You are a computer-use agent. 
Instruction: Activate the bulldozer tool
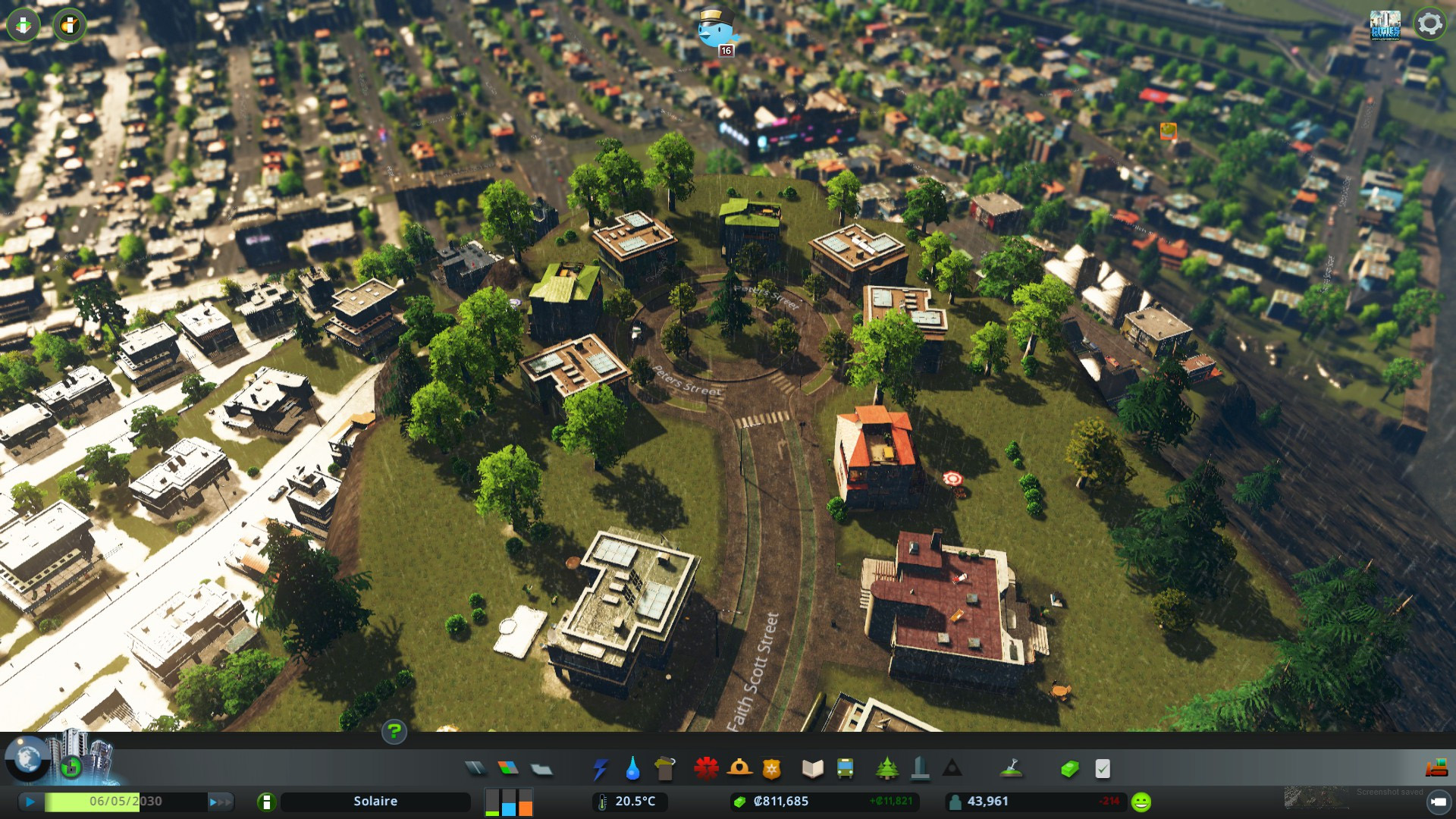pos(1436,769)
